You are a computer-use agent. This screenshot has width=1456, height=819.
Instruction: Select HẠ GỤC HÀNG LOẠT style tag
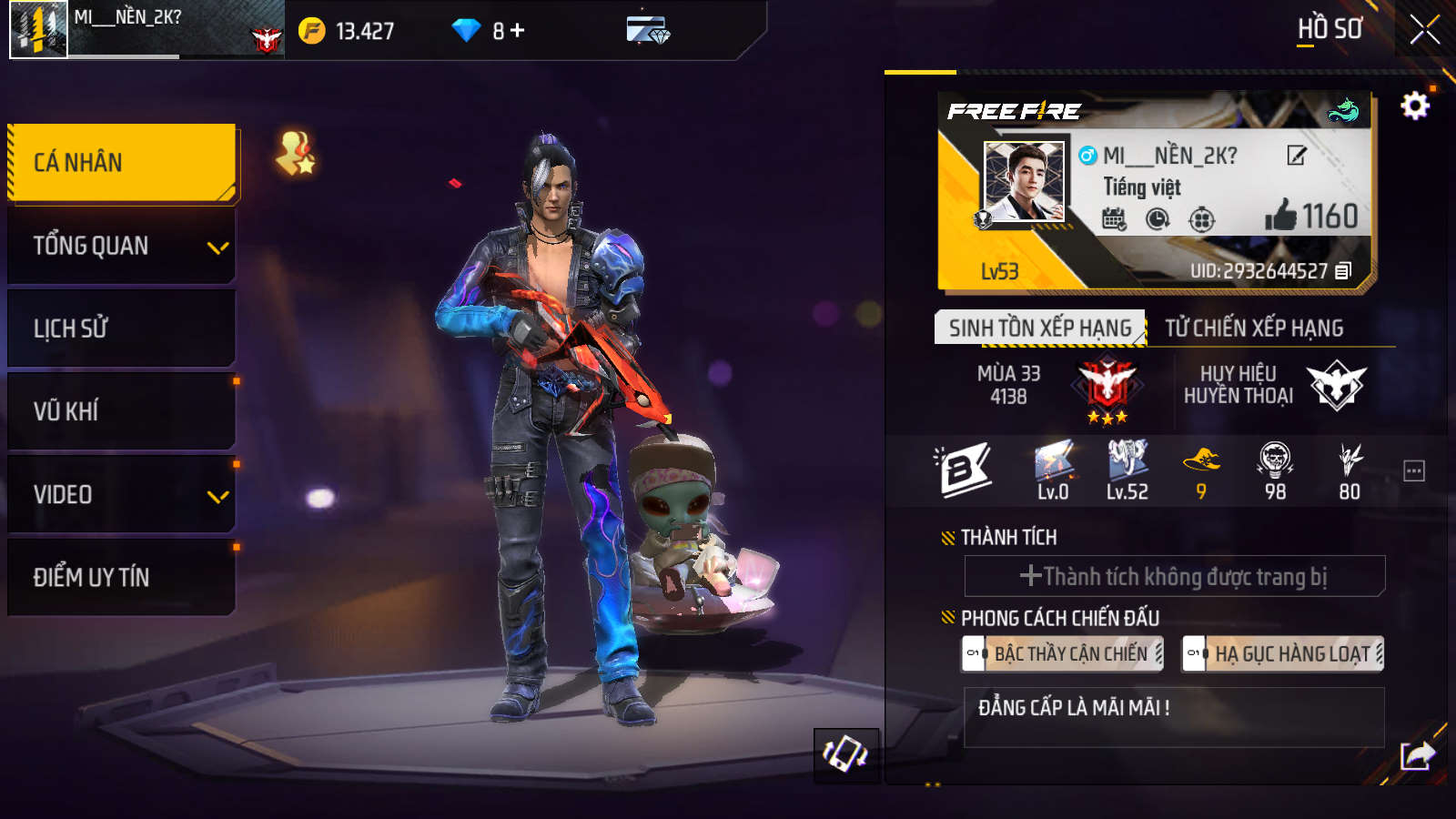(1283, 653)
